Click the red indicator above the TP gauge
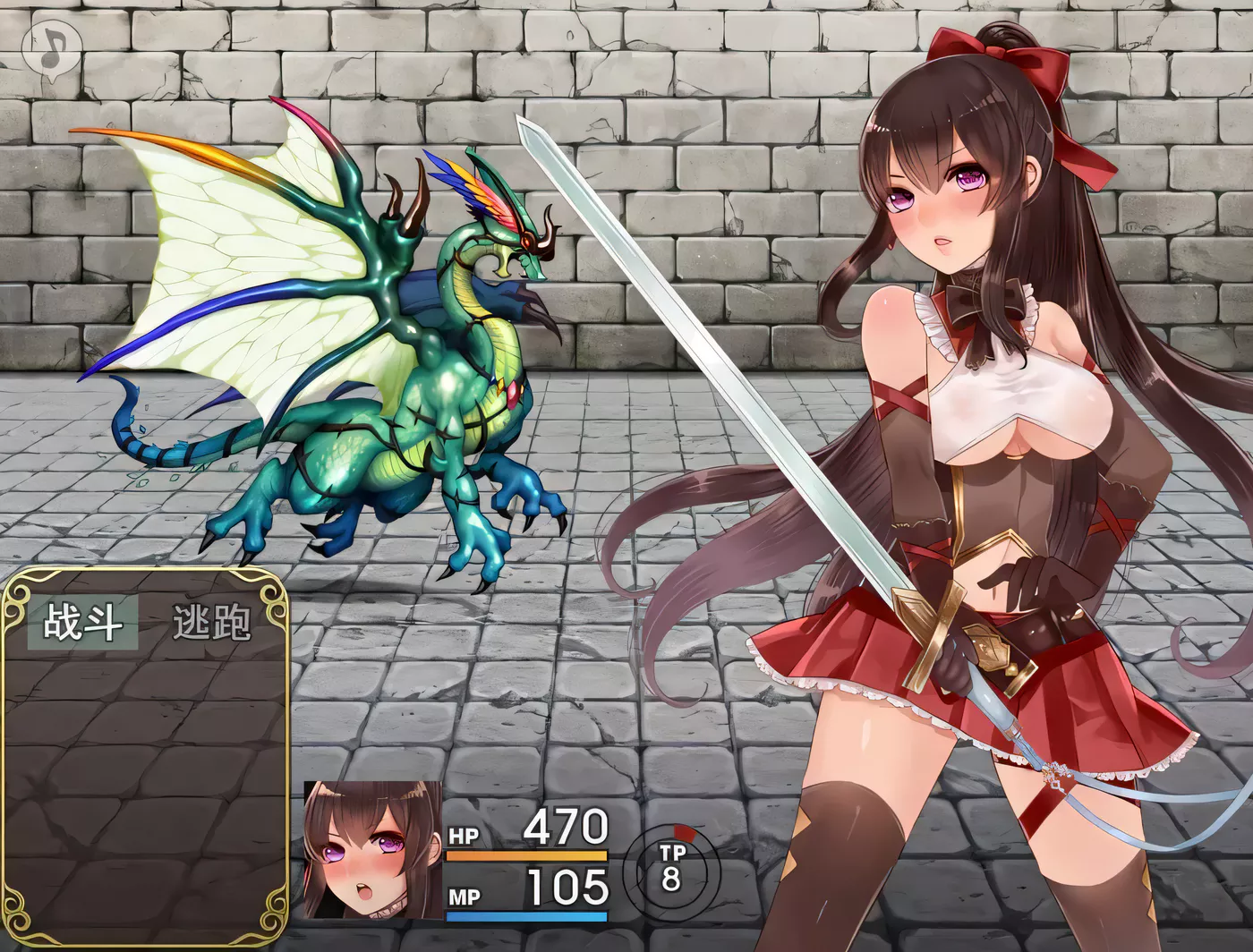 click(686, 832)
